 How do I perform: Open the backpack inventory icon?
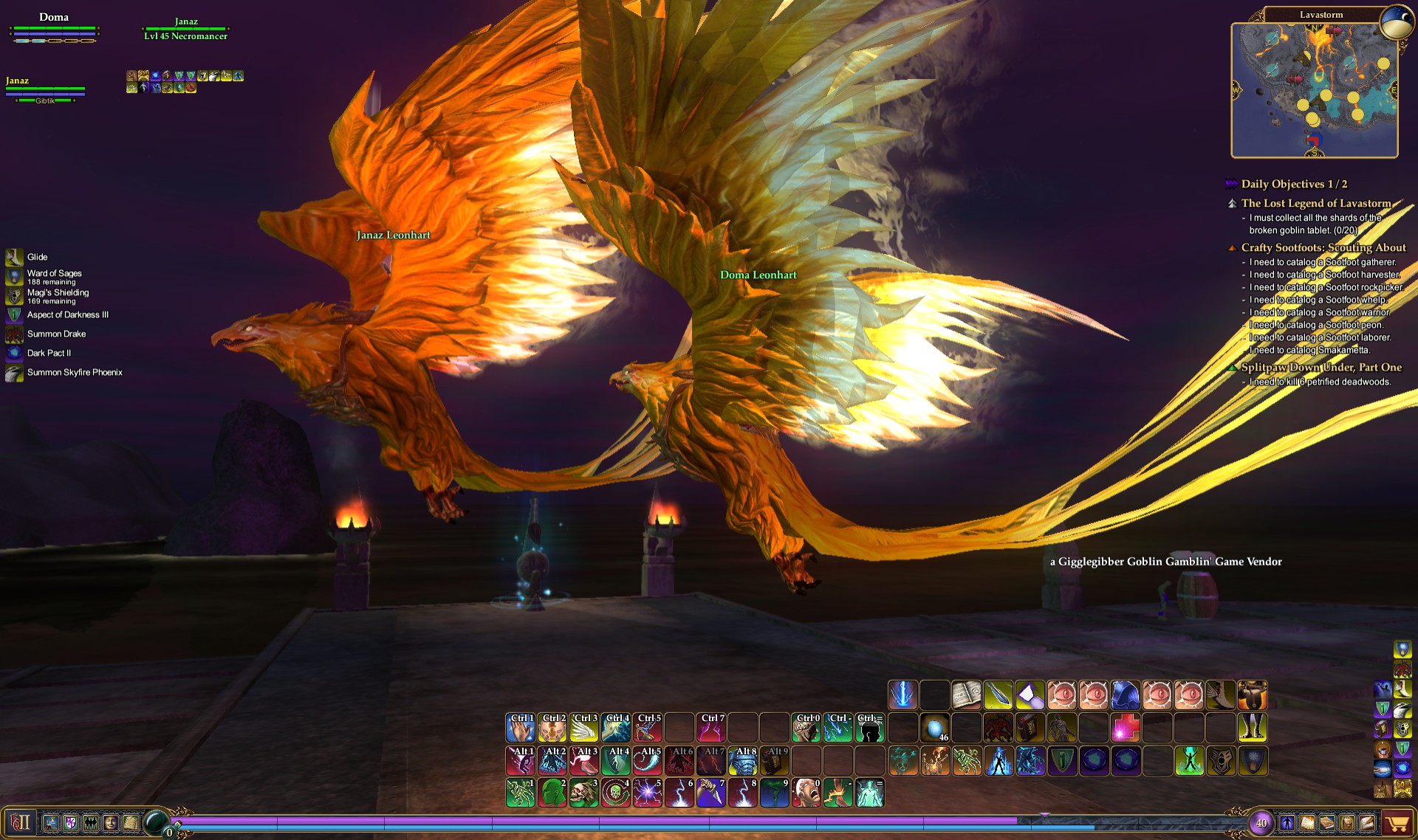click(1348, 823)
